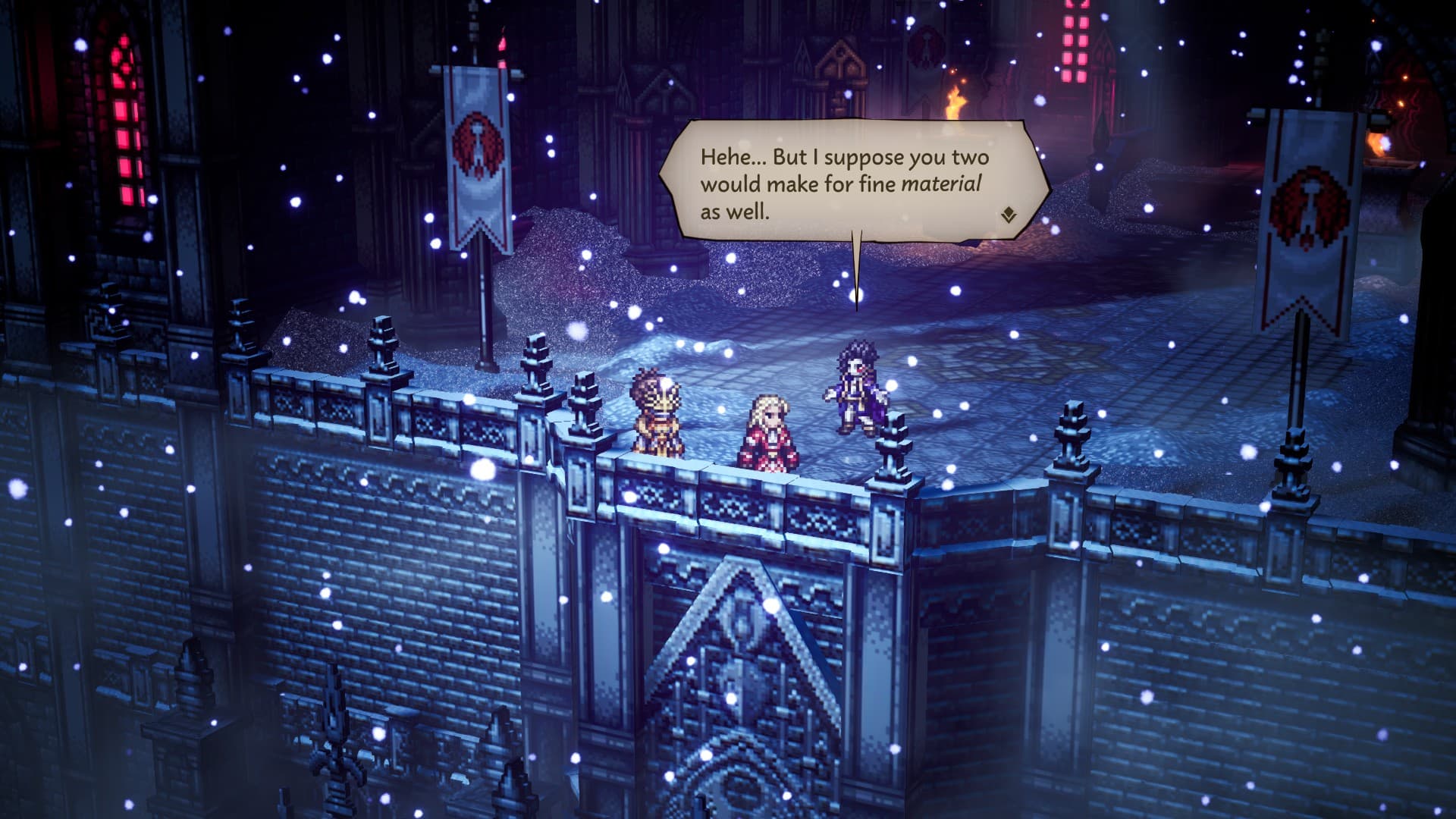
Task: Advance dialogue with the diamond arrow indicator
Action: coord(1008,215)
